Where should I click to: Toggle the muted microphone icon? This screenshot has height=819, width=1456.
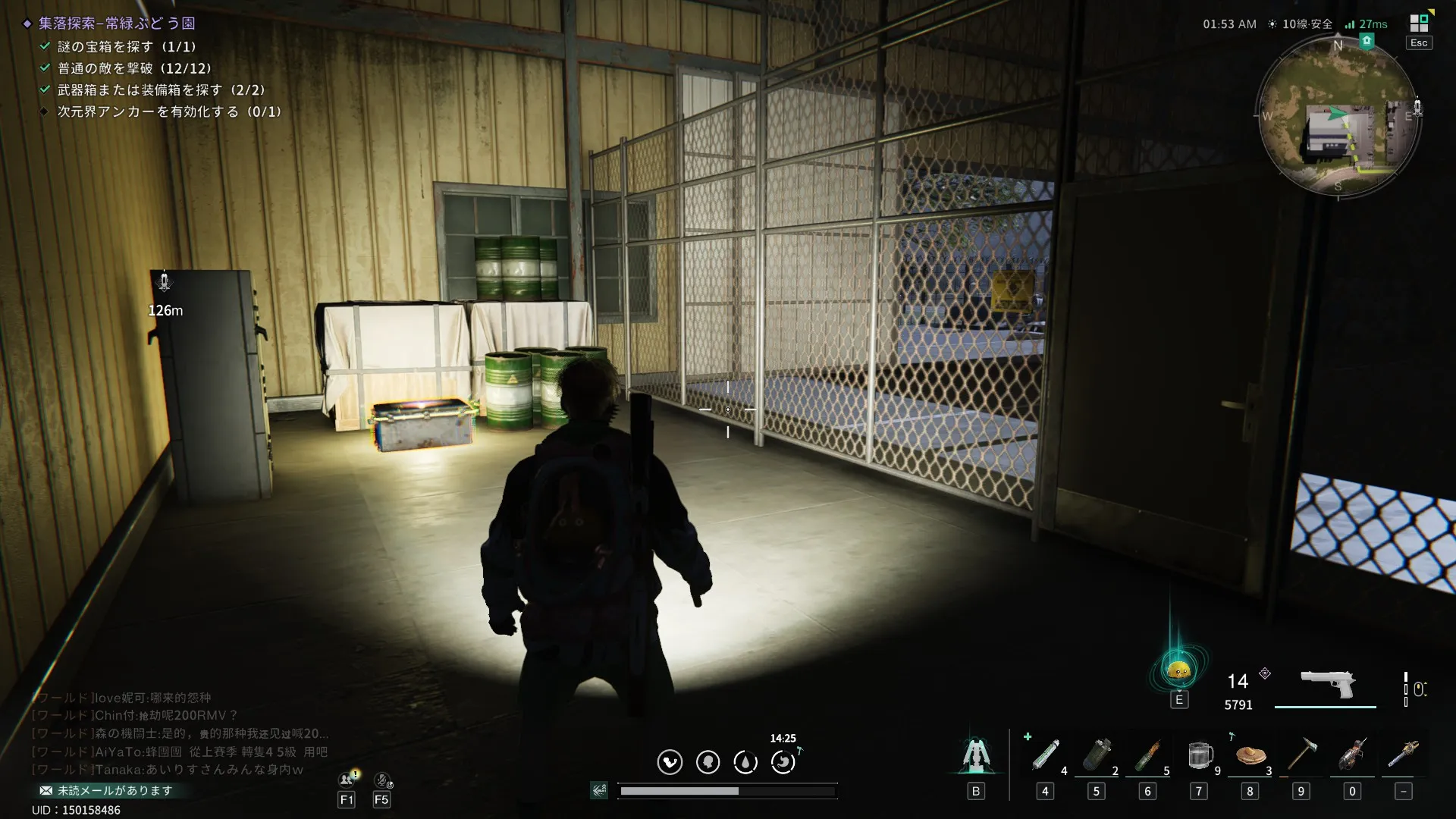(x=382, y=780)
